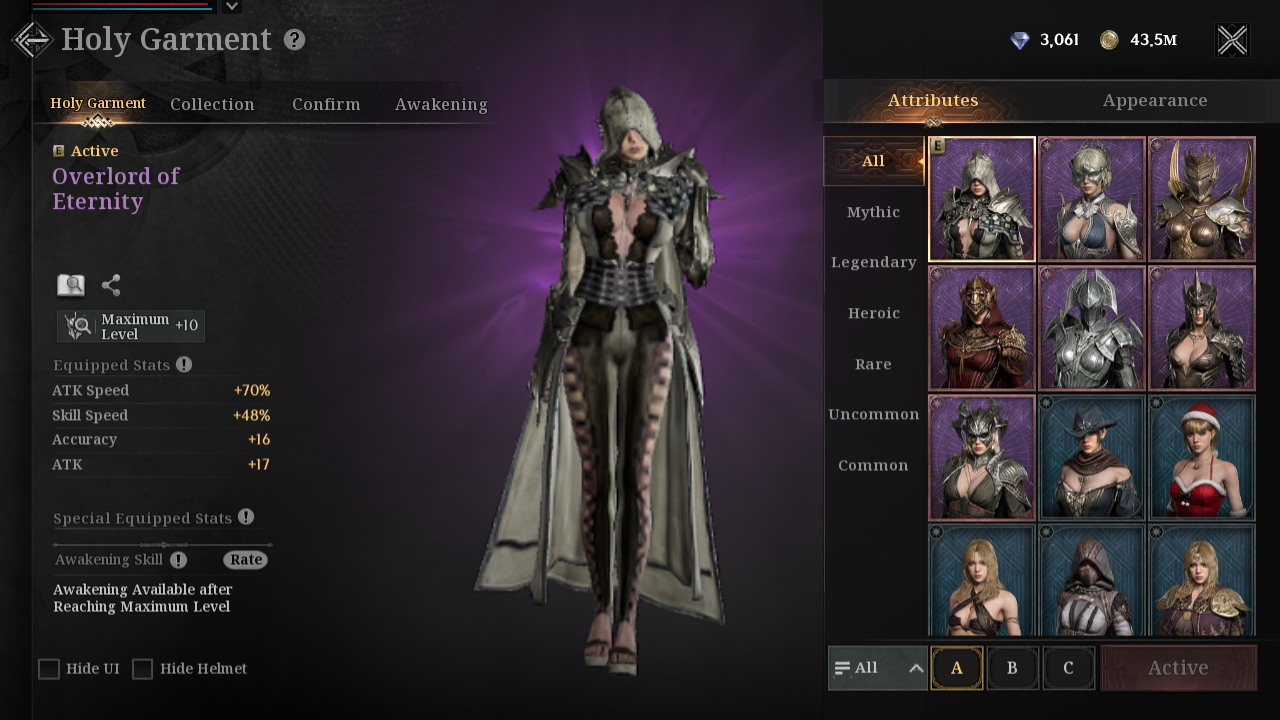
Task: Toggle the Hide UI checkbox
Action: pyautogui.click(x=49, y=669)
